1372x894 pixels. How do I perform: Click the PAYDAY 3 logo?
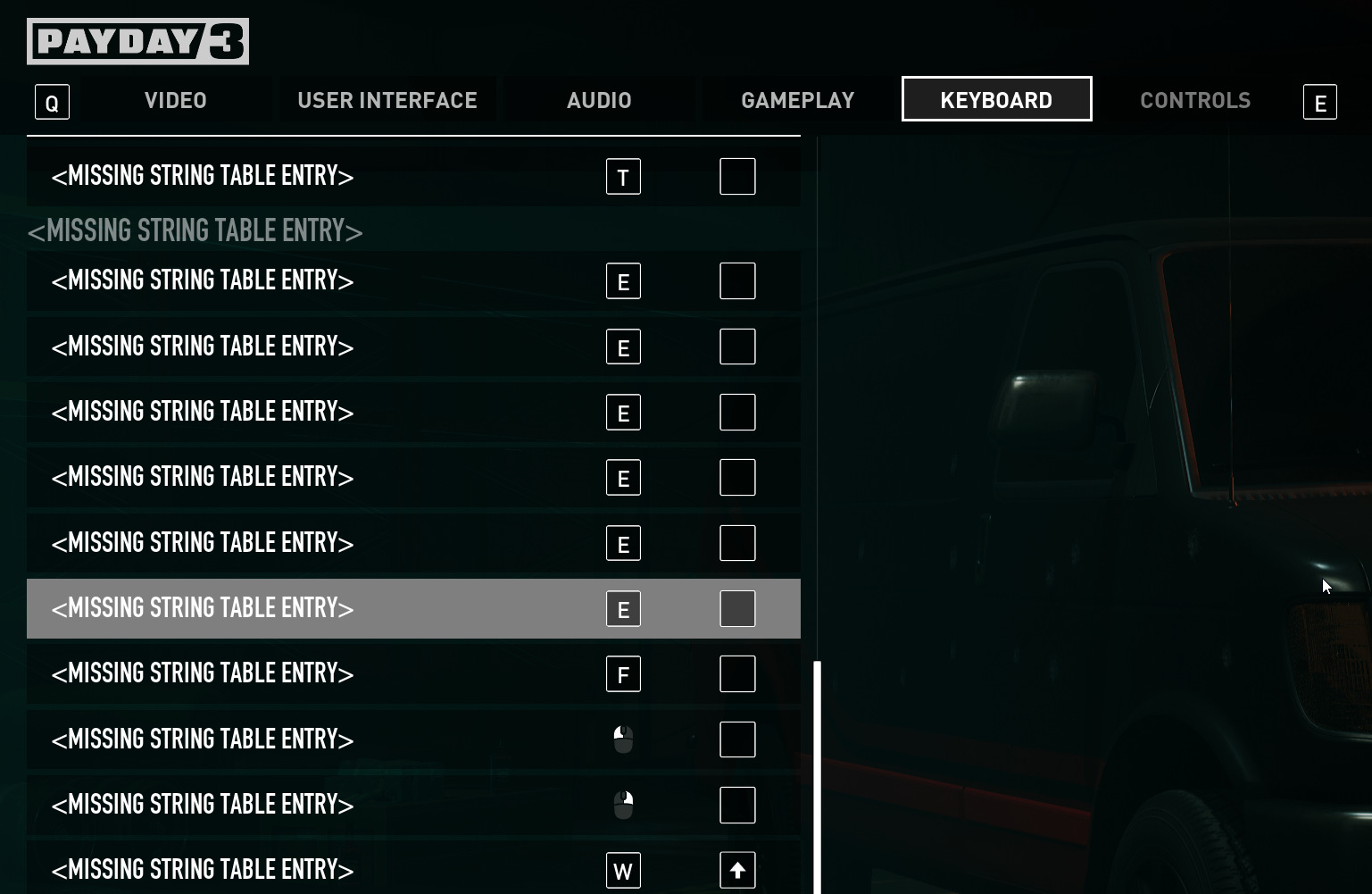coord(137,41)
